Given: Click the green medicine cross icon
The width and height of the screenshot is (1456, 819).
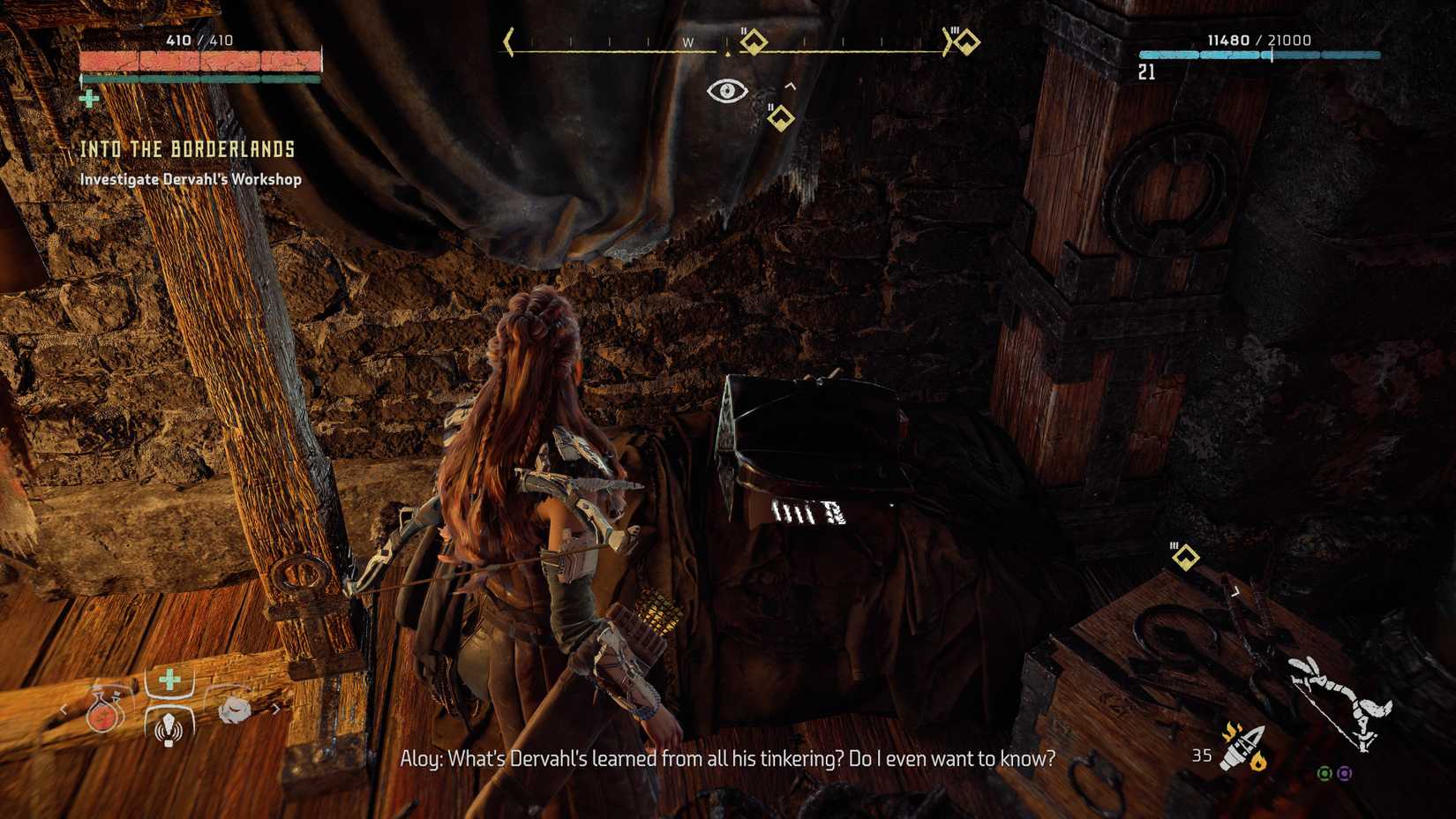Looking at the screenshot, I should (169, 678).
